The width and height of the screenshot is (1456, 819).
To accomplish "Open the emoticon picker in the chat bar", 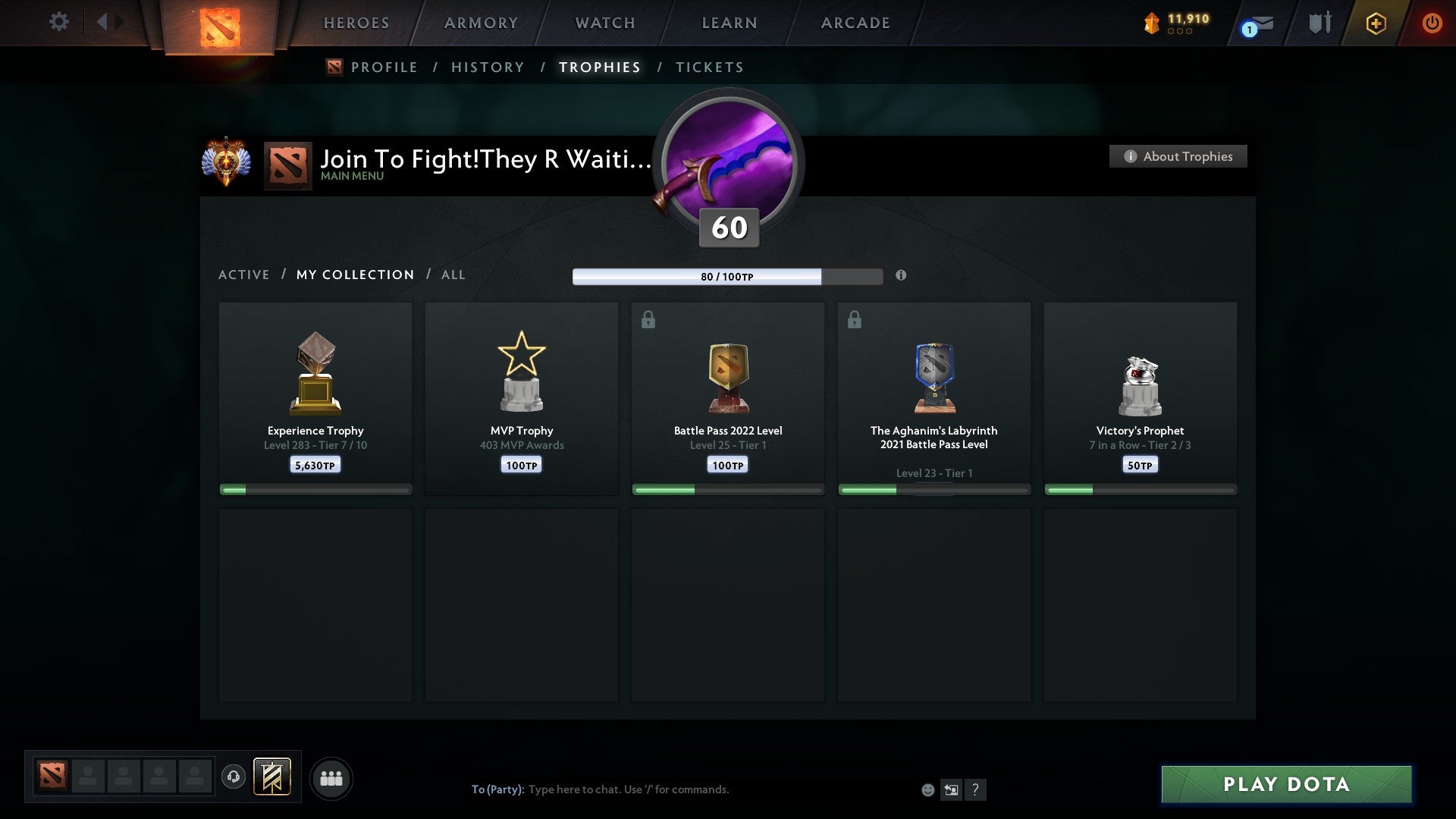I will (927, 789).
